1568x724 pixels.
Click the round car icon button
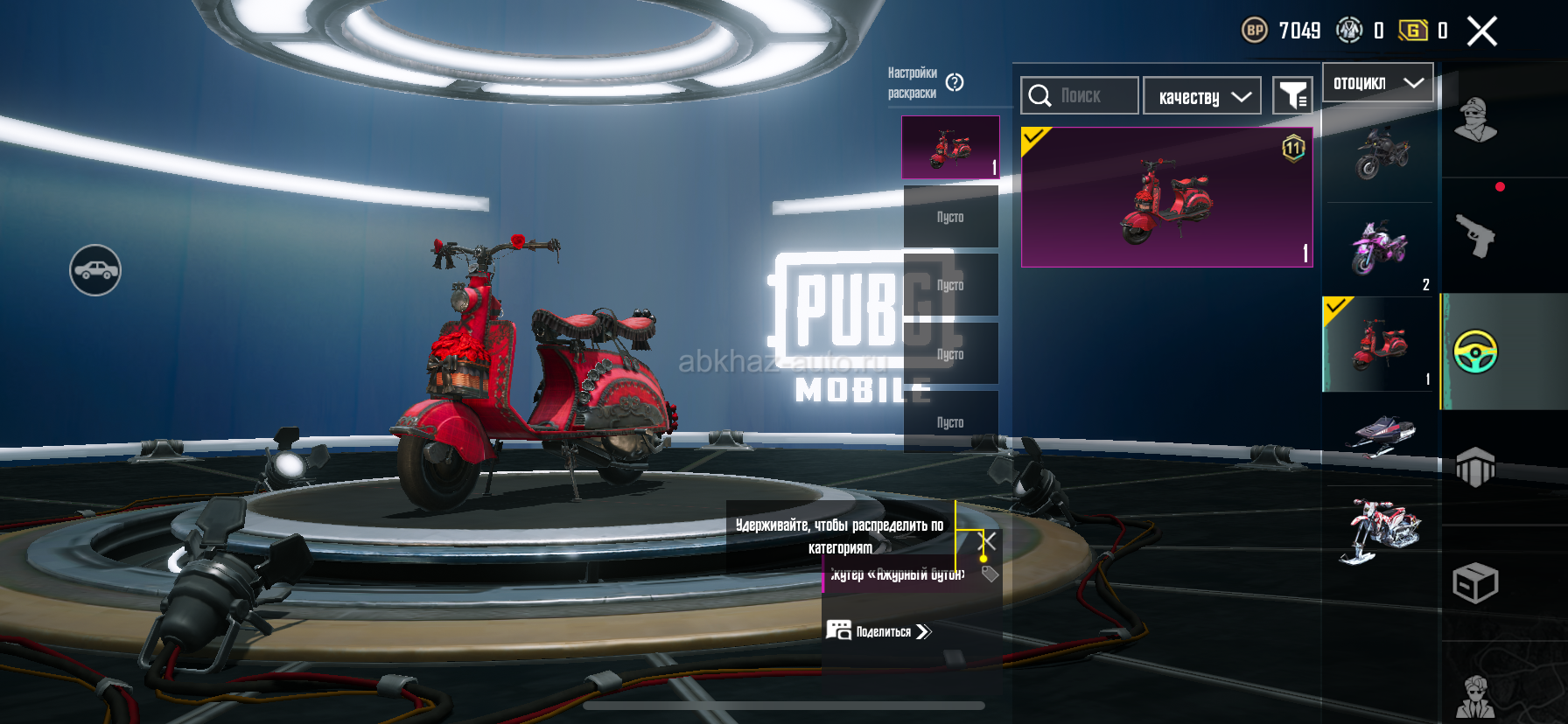tap(95, 270)
